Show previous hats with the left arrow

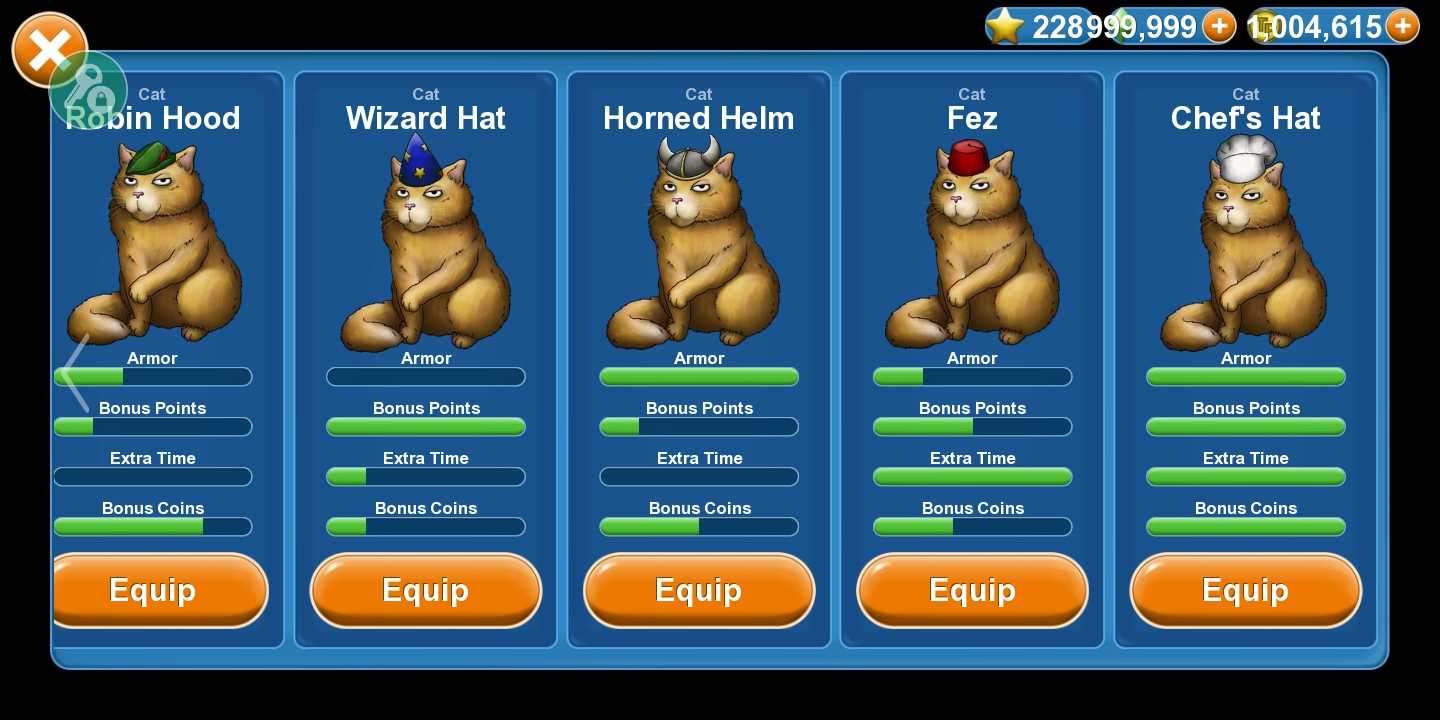(76, 372)
